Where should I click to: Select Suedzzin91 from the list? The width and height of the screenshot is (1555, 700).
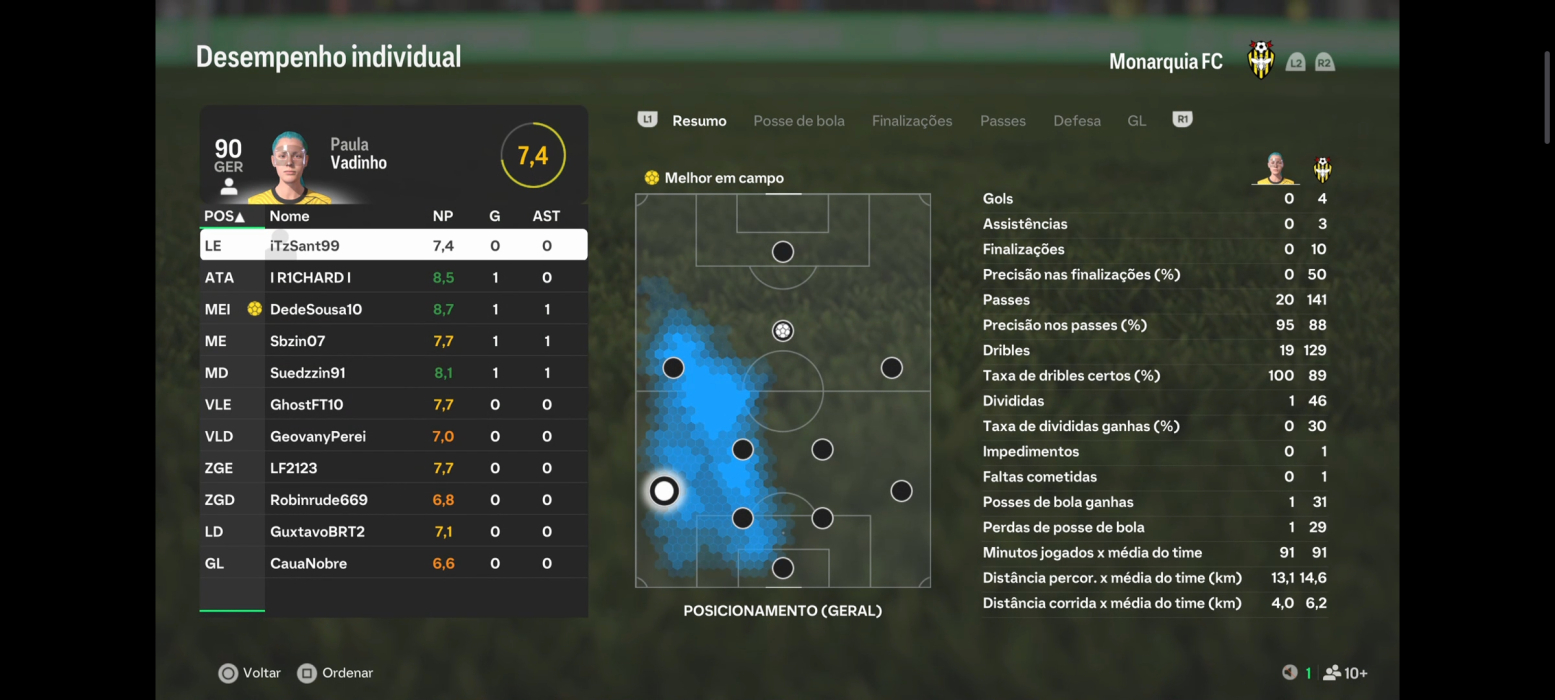click(393, 373)
